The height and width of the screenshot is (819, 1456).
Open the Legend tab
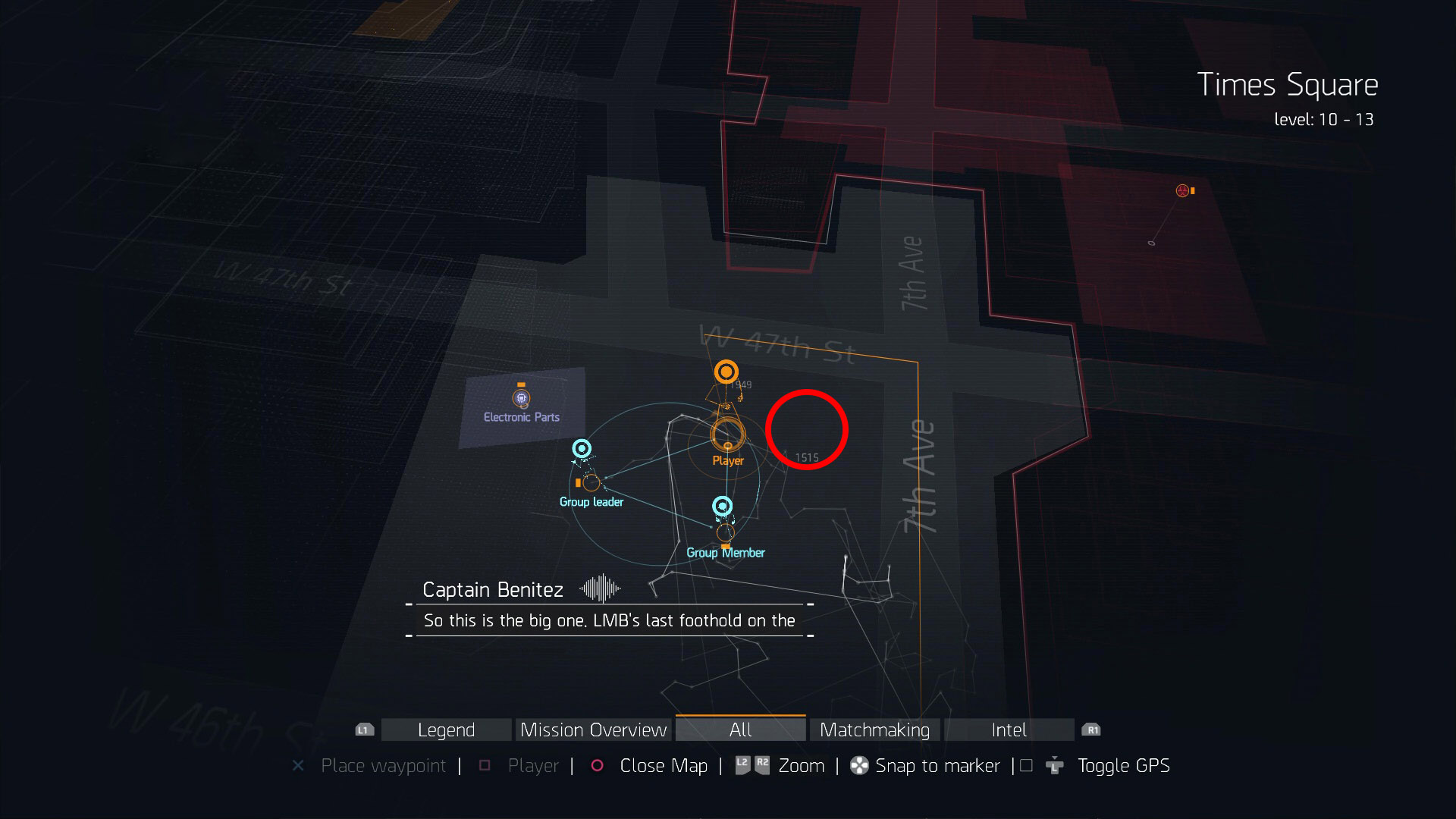[x=446, y=730]
